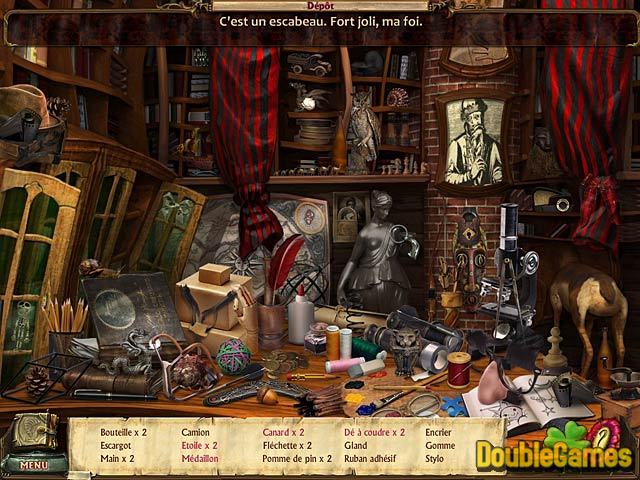Image resolution: width=640 pixels, height=480 pixels.
Task: Choose 'Canard x 2' in the list
Action: [x=283, y=432]
